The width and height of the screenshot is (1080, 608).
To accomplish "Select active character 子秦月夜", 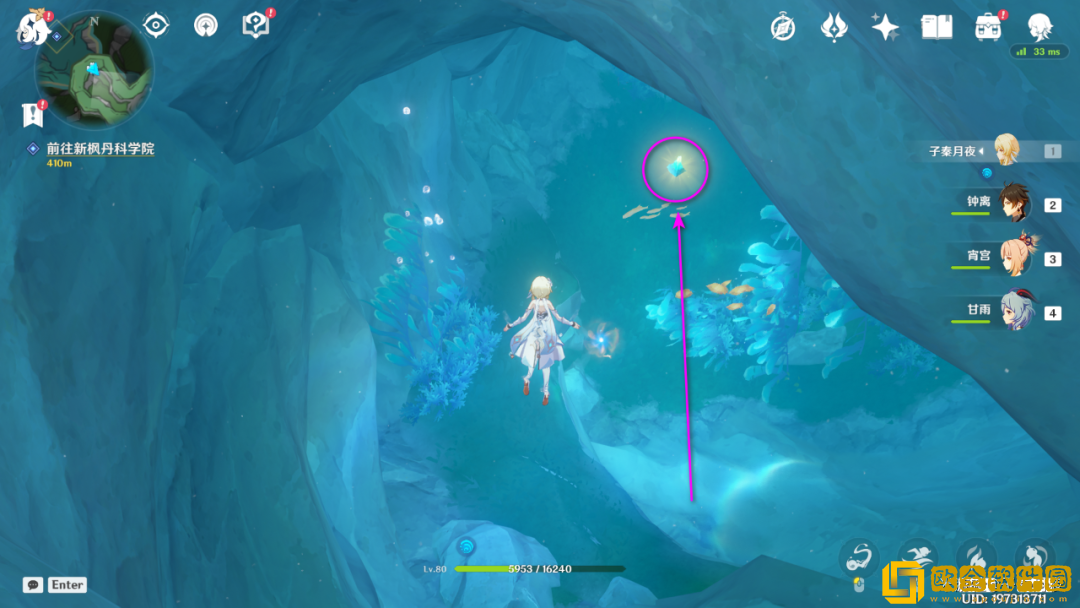I will click(x=1003, y=151).
